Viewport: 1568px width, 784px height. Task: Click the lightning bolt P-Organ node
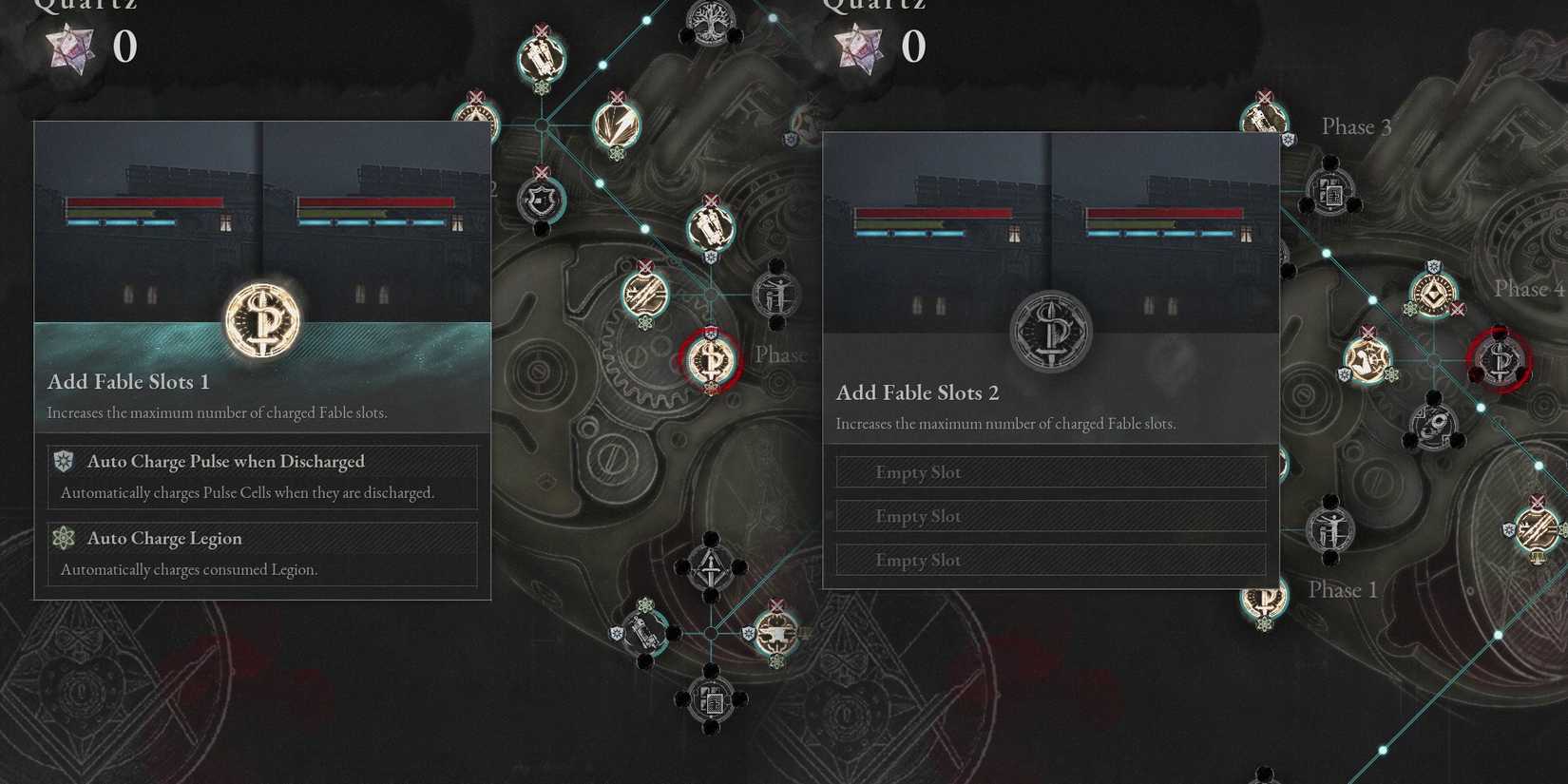(x=618, y=124)
